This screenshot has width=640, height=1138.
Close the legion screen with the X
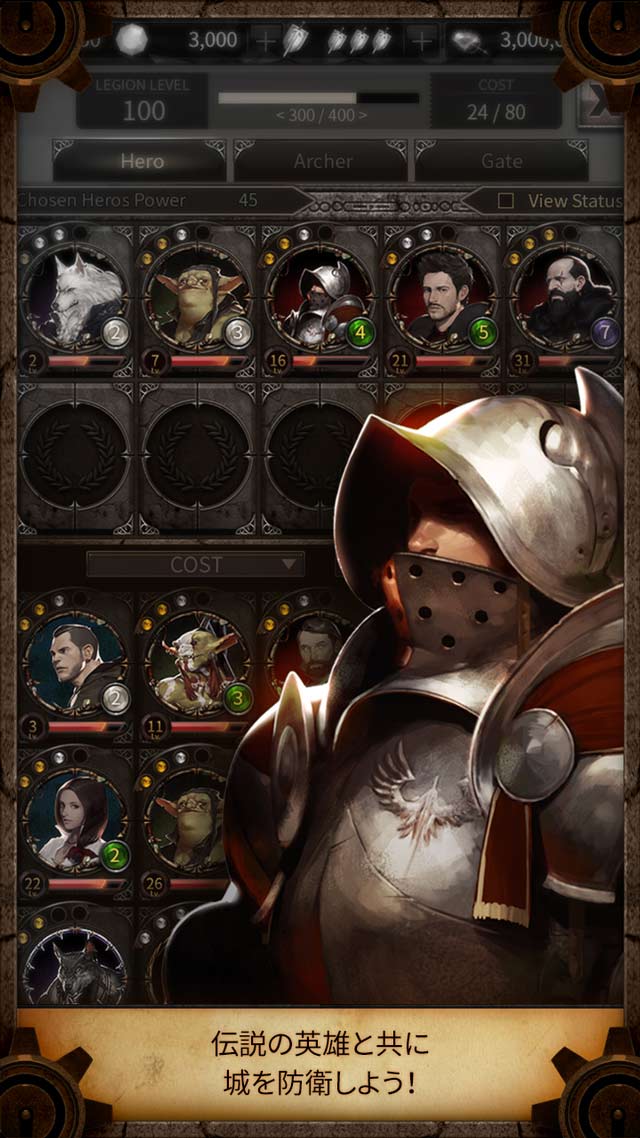(x=600, y=103)
